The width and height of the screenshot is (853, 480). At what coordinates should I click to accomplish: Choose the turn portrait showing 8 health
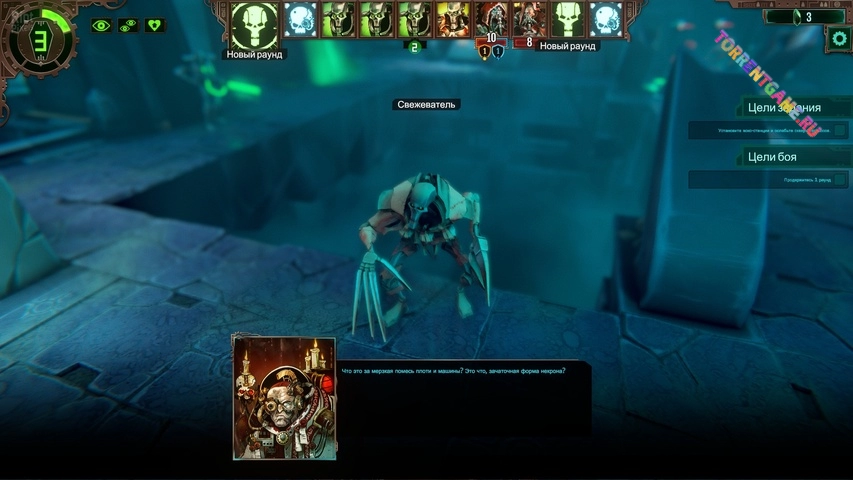[x=529, y=19]
